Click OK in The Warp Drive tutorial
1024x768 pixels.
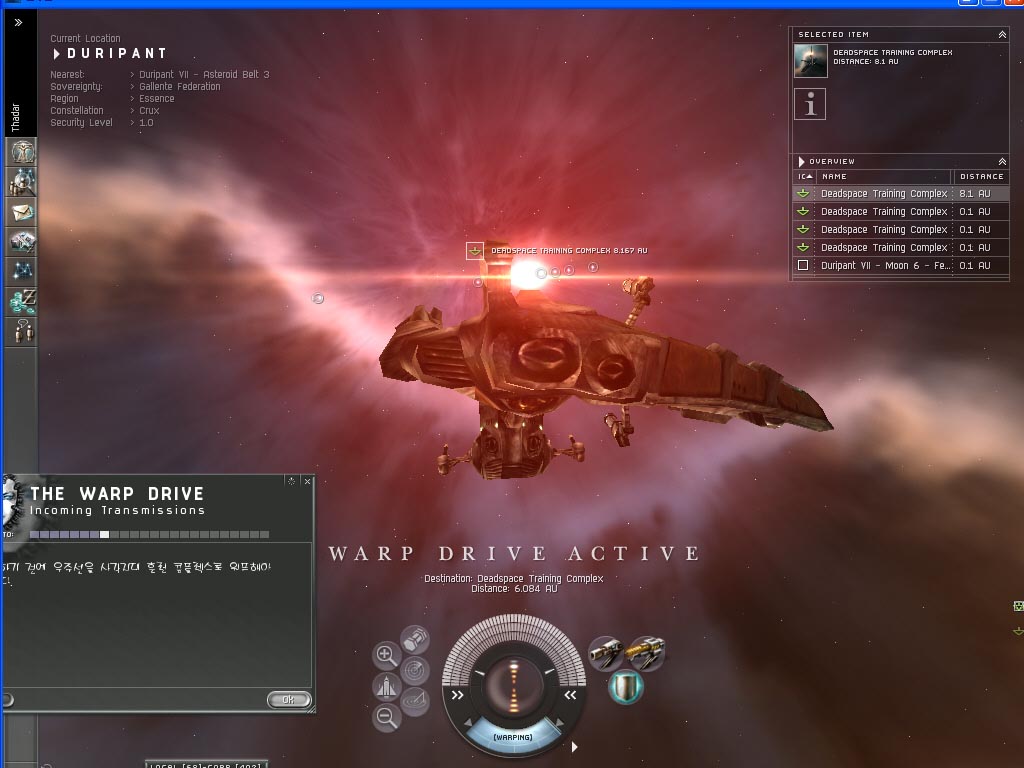point(288,700)
